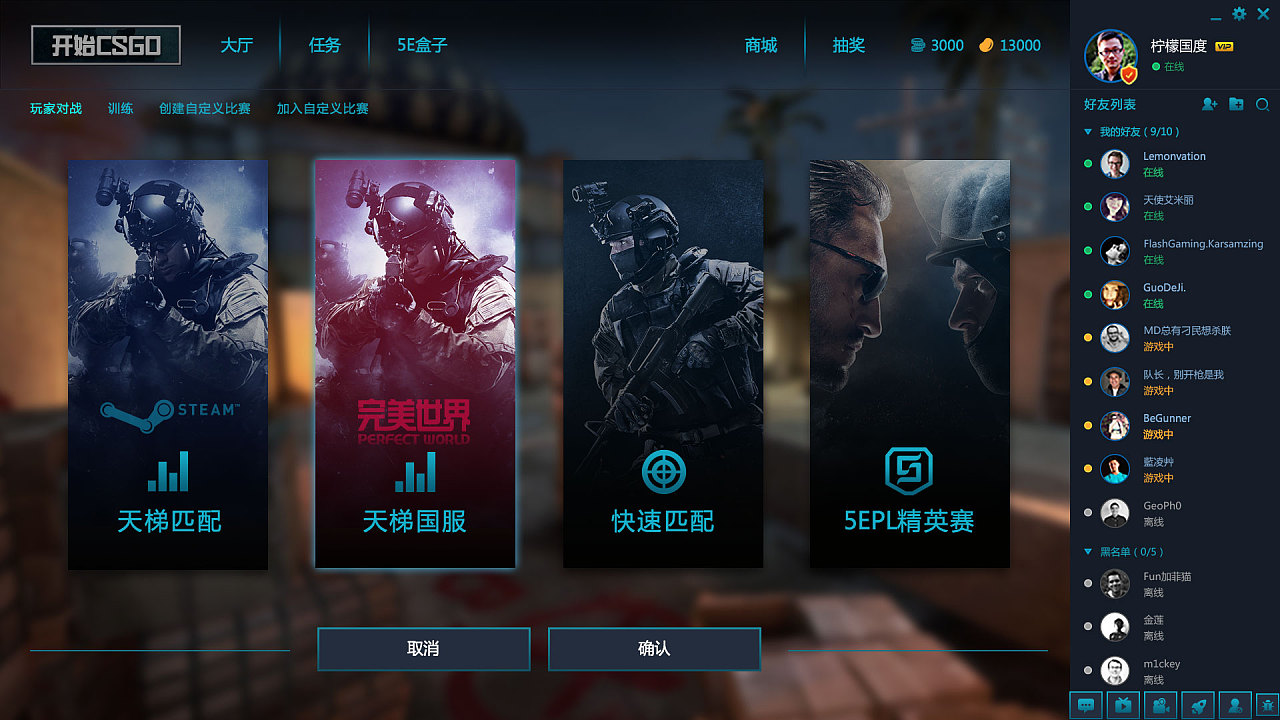Open the user profile icon at bottom right
The height and width of the screenshot is (720, 1280).
pos(1233,705)
